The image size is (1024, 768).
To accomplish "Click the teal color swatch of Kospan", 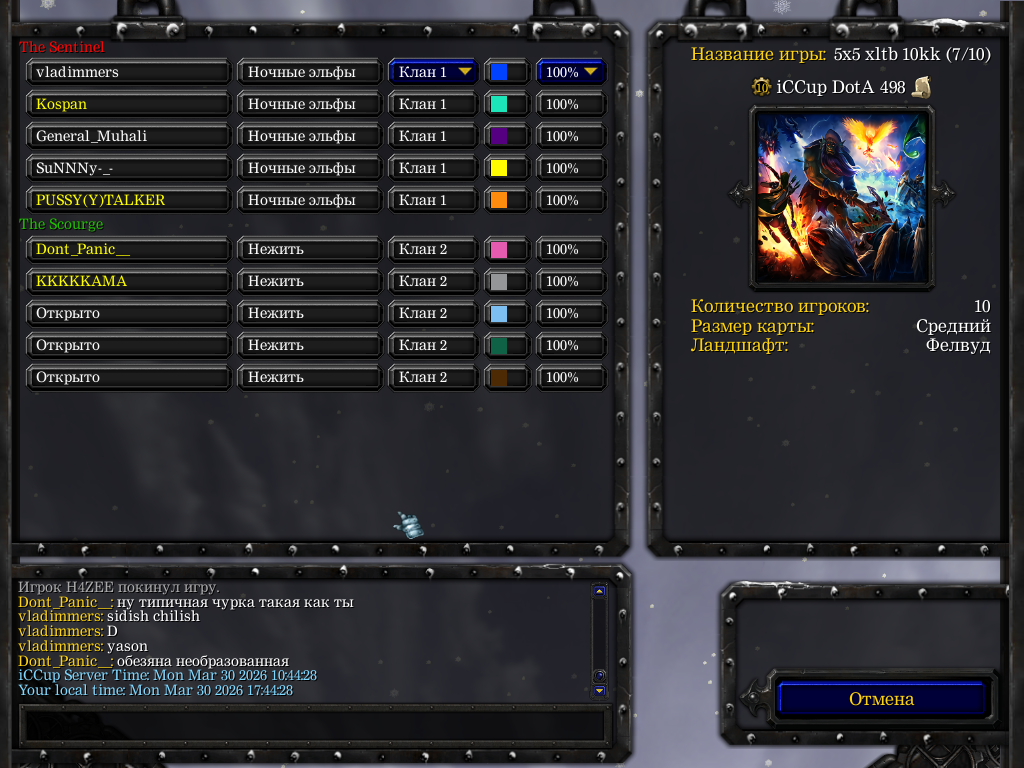I will point(498,104).
